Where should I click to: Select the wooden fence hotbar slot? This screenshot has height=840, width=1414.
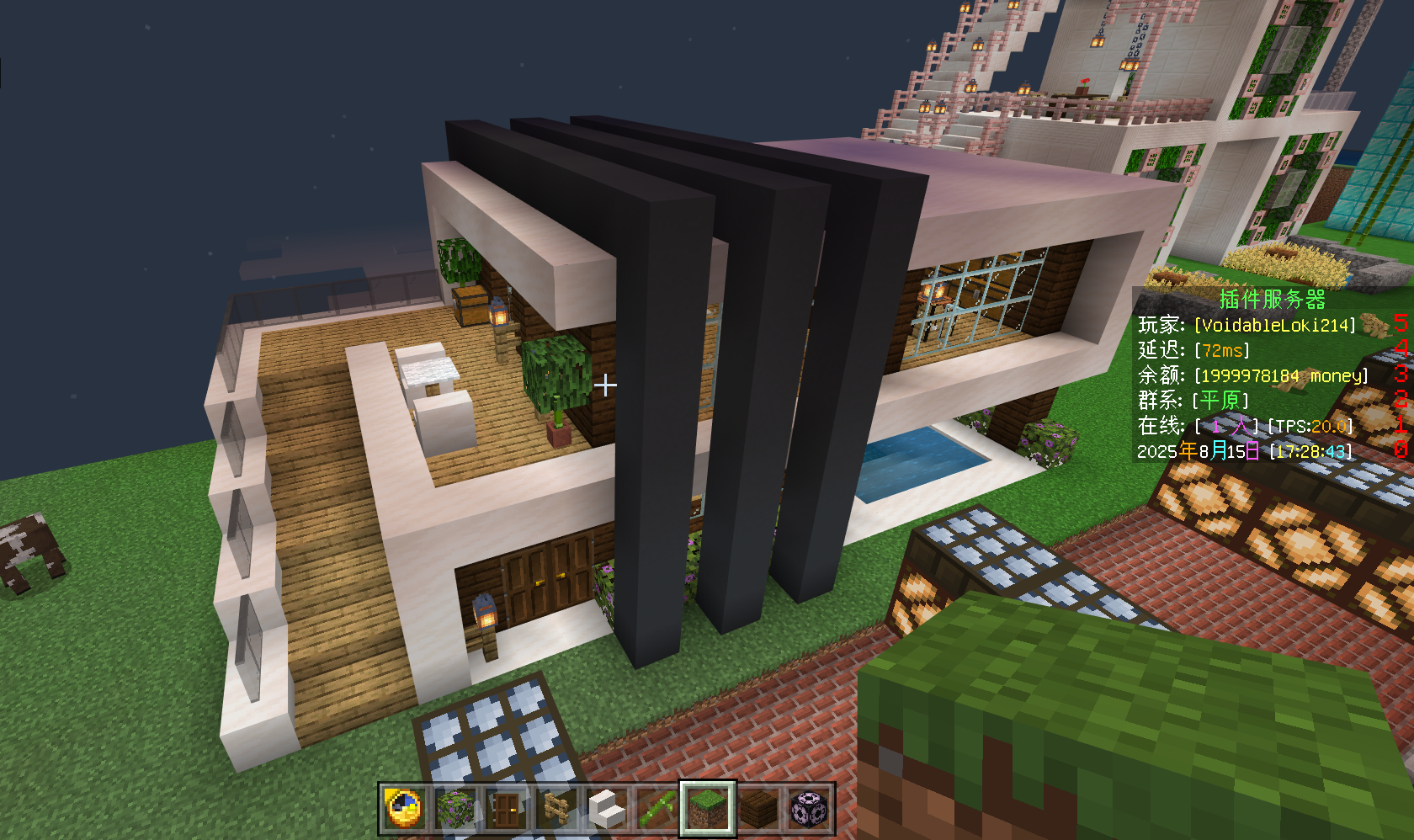coord(556,809)
